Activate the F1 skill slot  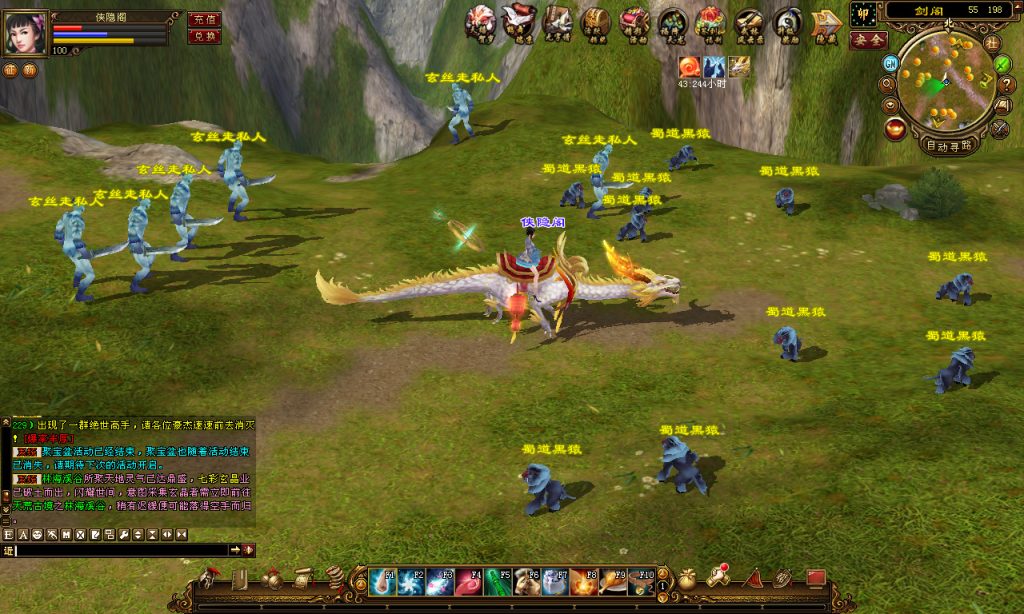(382, 581)
